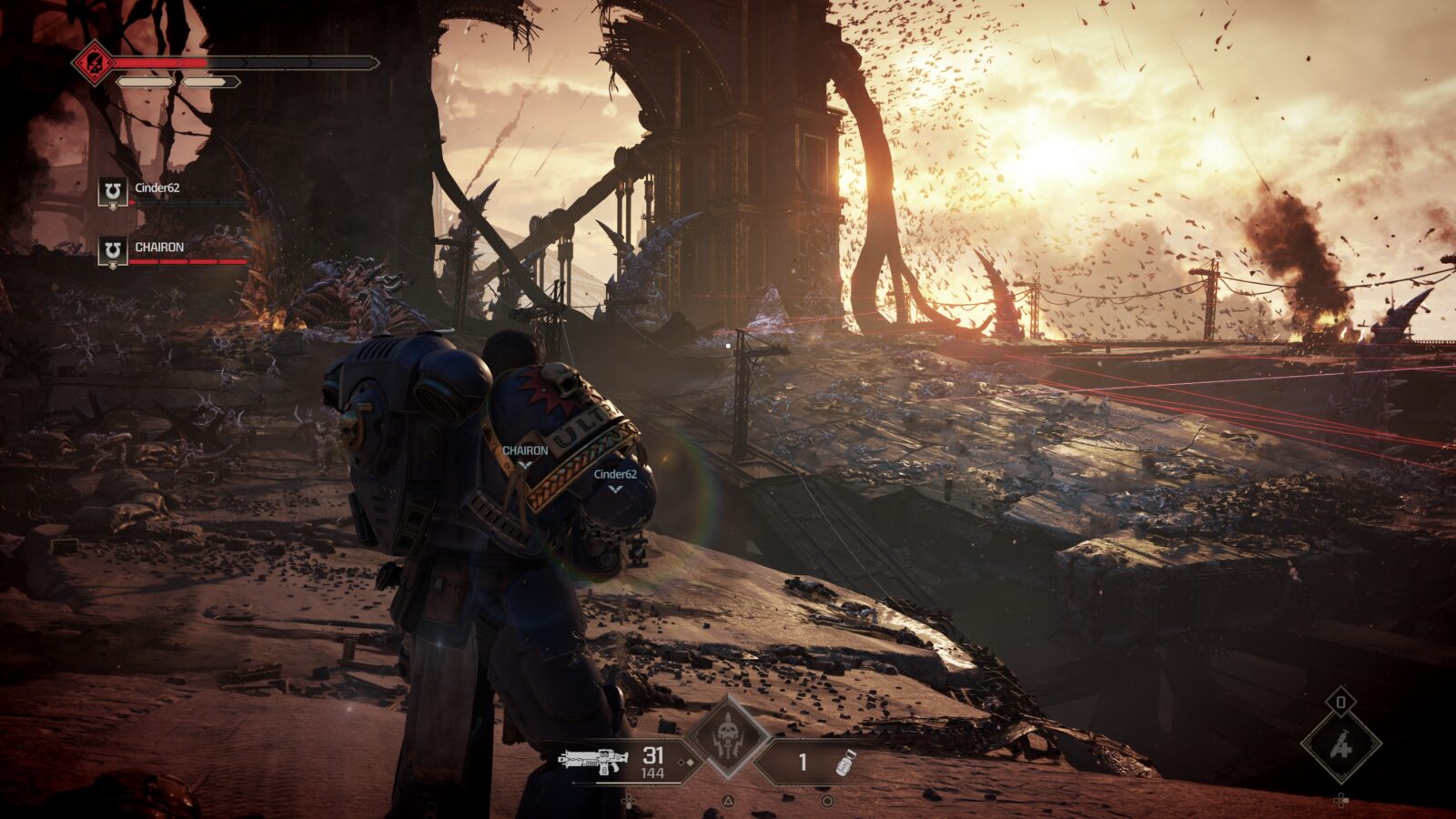
Task: Click CHAIRON's squad emblem in the team list
Action: 113,251
